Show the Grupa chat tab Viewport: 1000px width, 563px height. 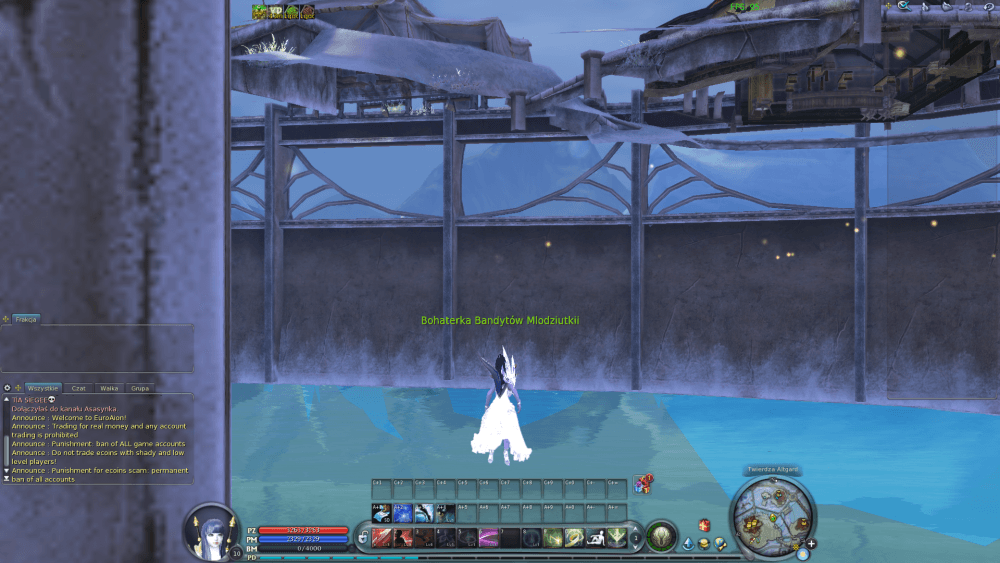140,388
